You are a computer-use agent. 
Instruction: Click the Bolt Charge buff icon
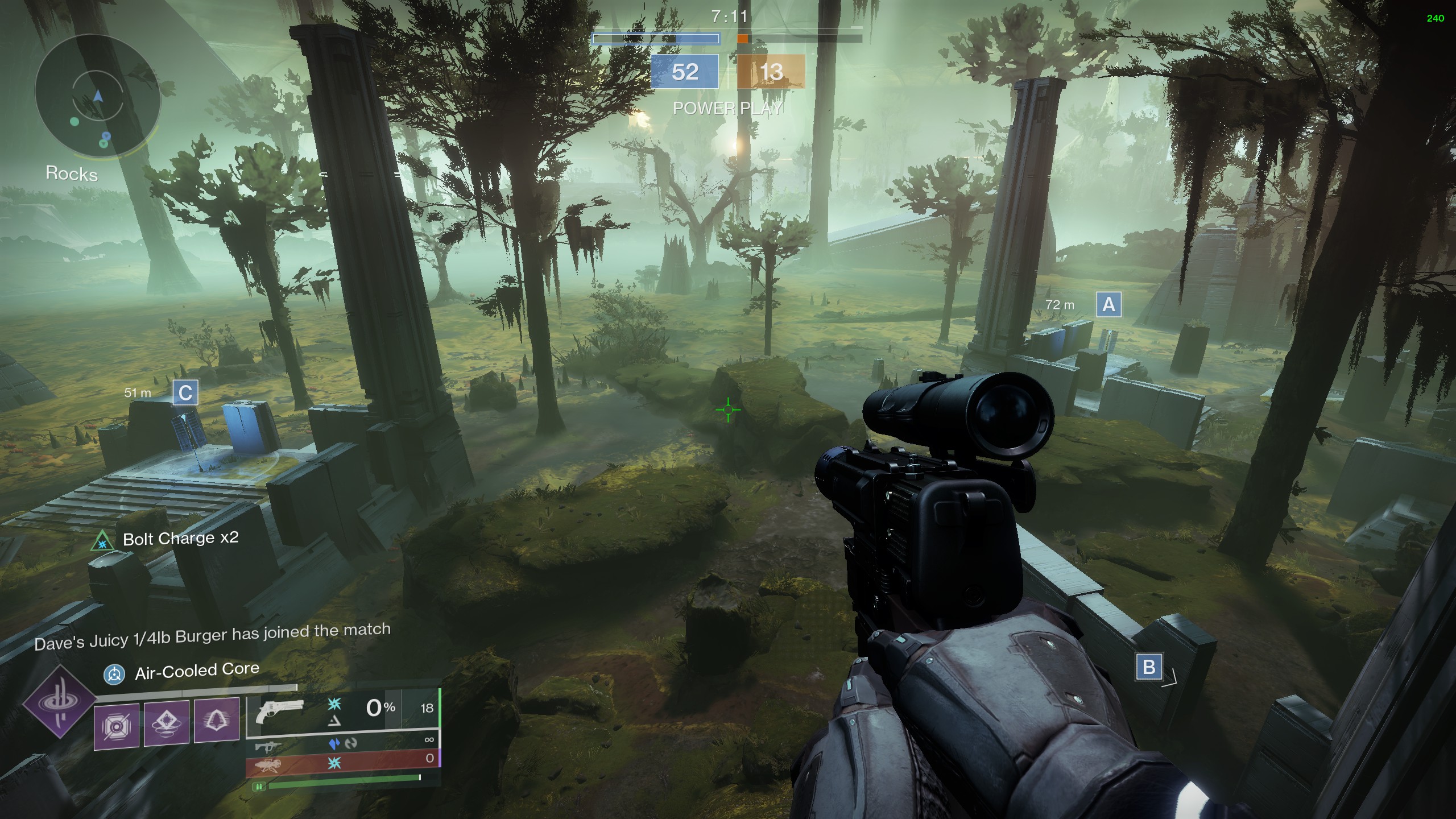(102, 541)
